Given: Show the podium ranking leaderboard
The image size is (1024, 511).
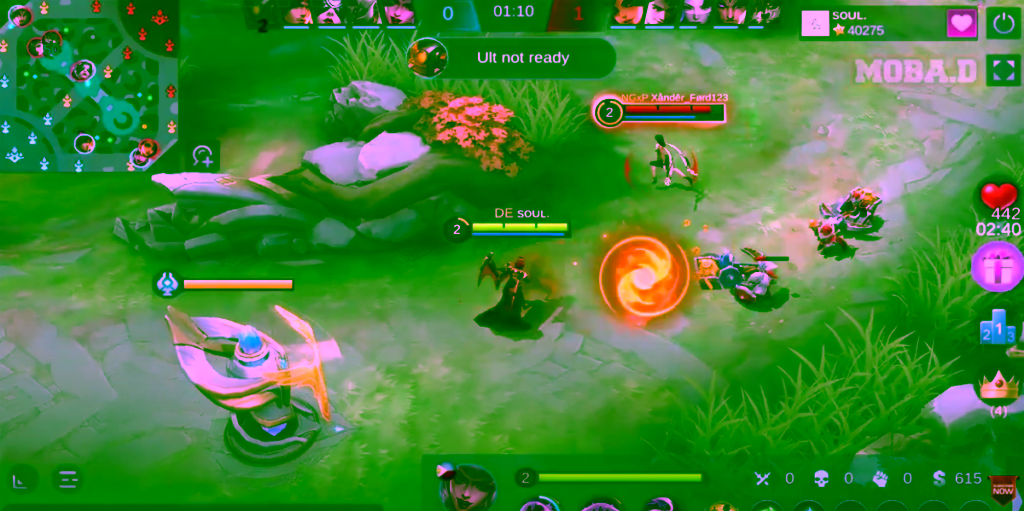Looking at the screenshot, I should pyautogui.click(x=997, y=330).
